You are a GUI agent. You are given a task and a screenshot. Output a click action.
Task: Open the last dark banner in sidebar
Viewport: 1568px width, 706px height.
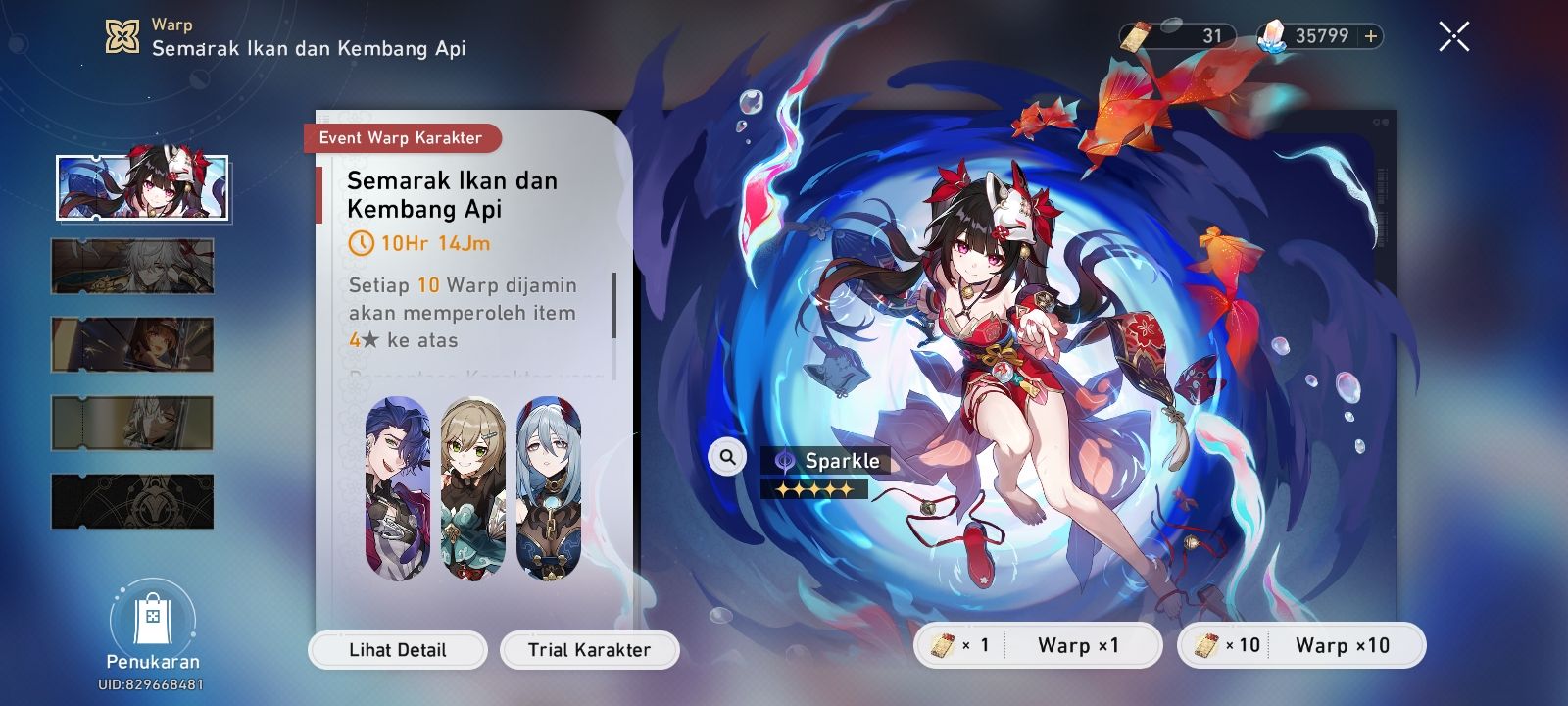point(132,503)
